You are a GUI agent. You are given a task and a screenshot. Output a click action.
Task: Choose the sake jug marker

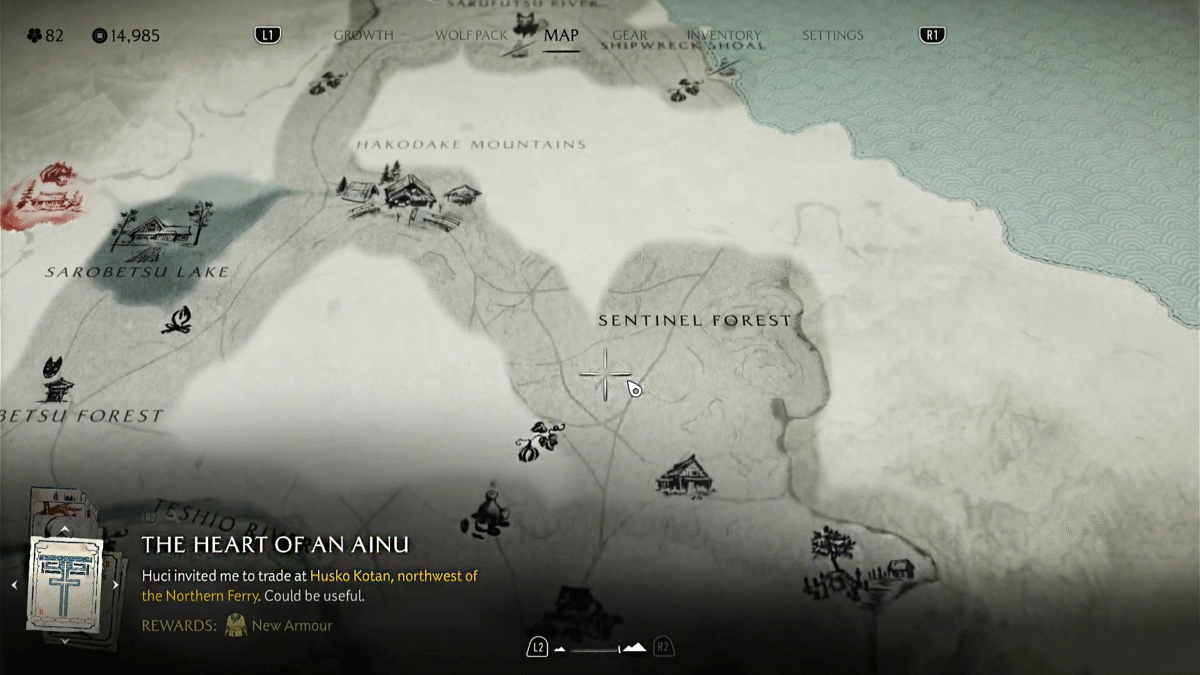489,510
